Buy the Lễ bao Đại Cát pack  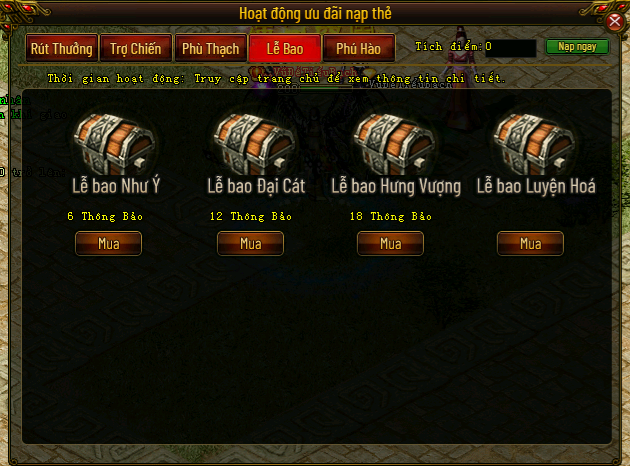[x=250, y=243]
